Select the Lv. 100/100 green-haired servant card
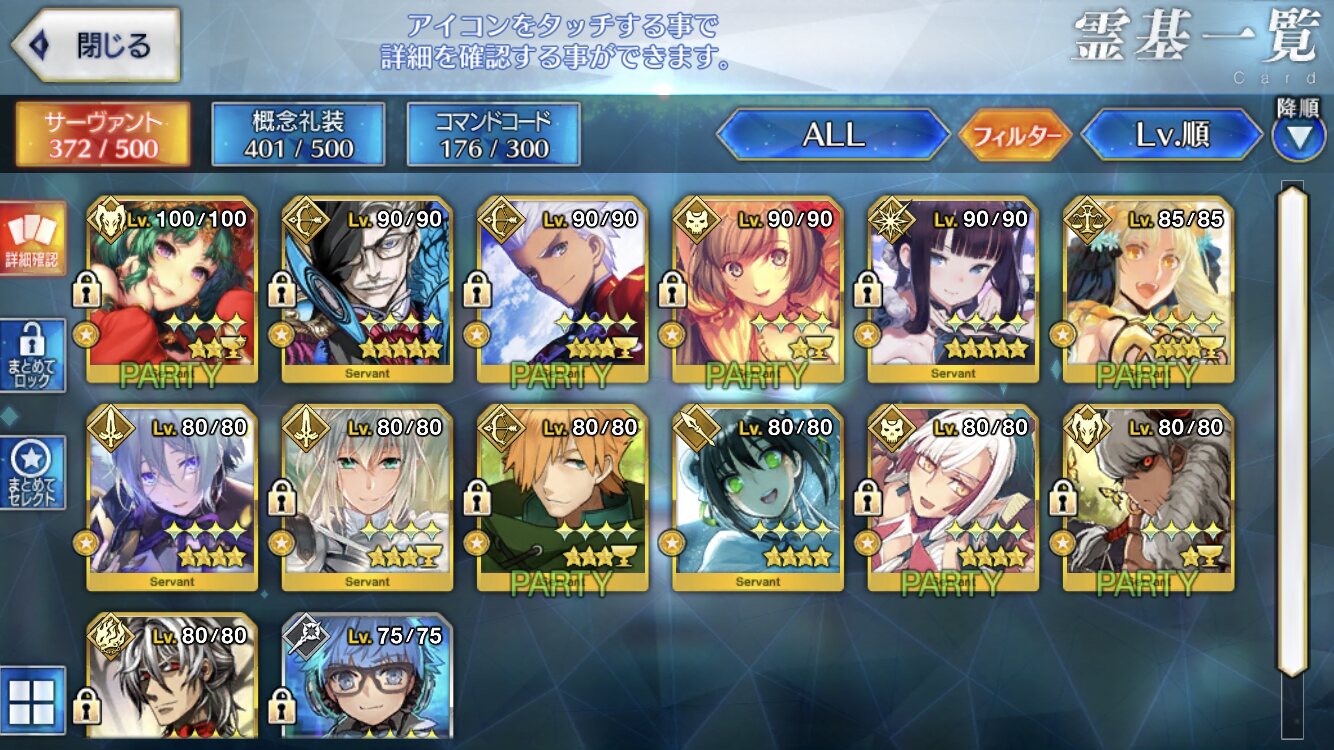Screen dimensions: 1334x750 (x=172, y=290)
